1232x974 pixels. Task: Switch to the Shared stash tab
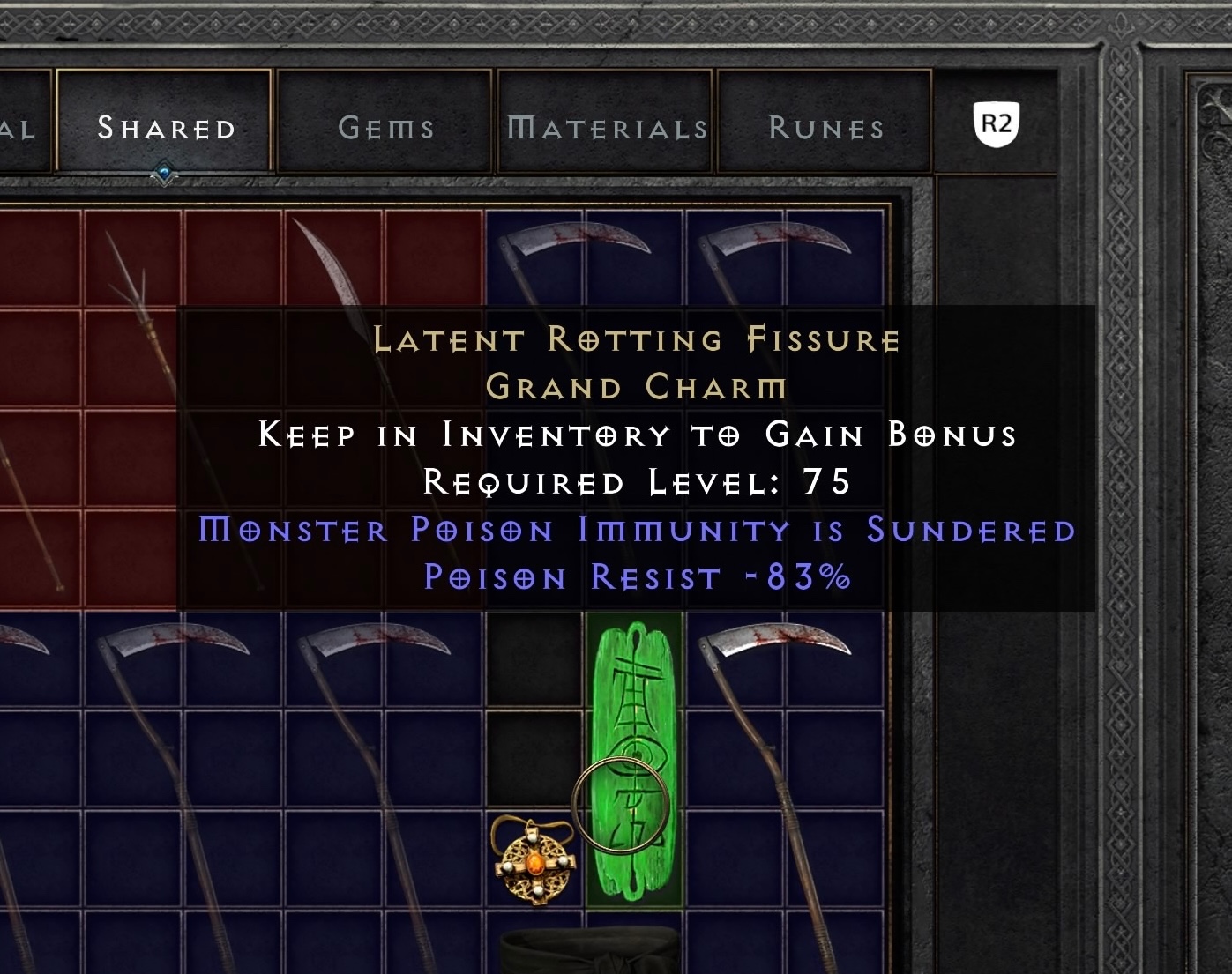pos(166,126)
